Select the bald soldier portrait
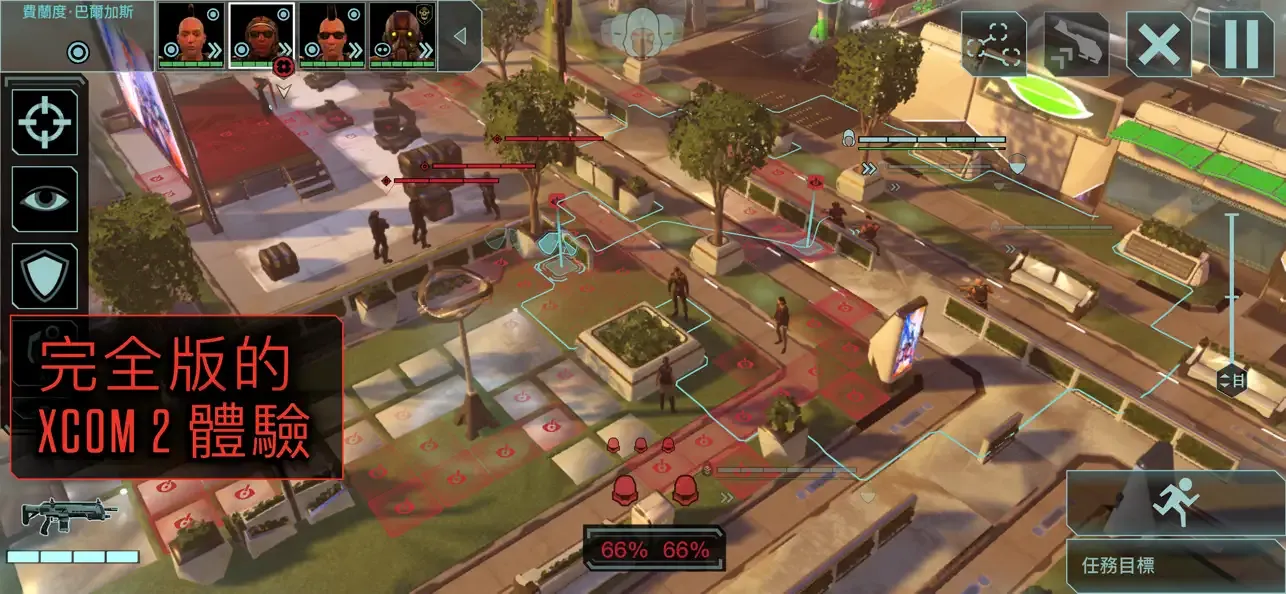 click(x=191, y=36)
